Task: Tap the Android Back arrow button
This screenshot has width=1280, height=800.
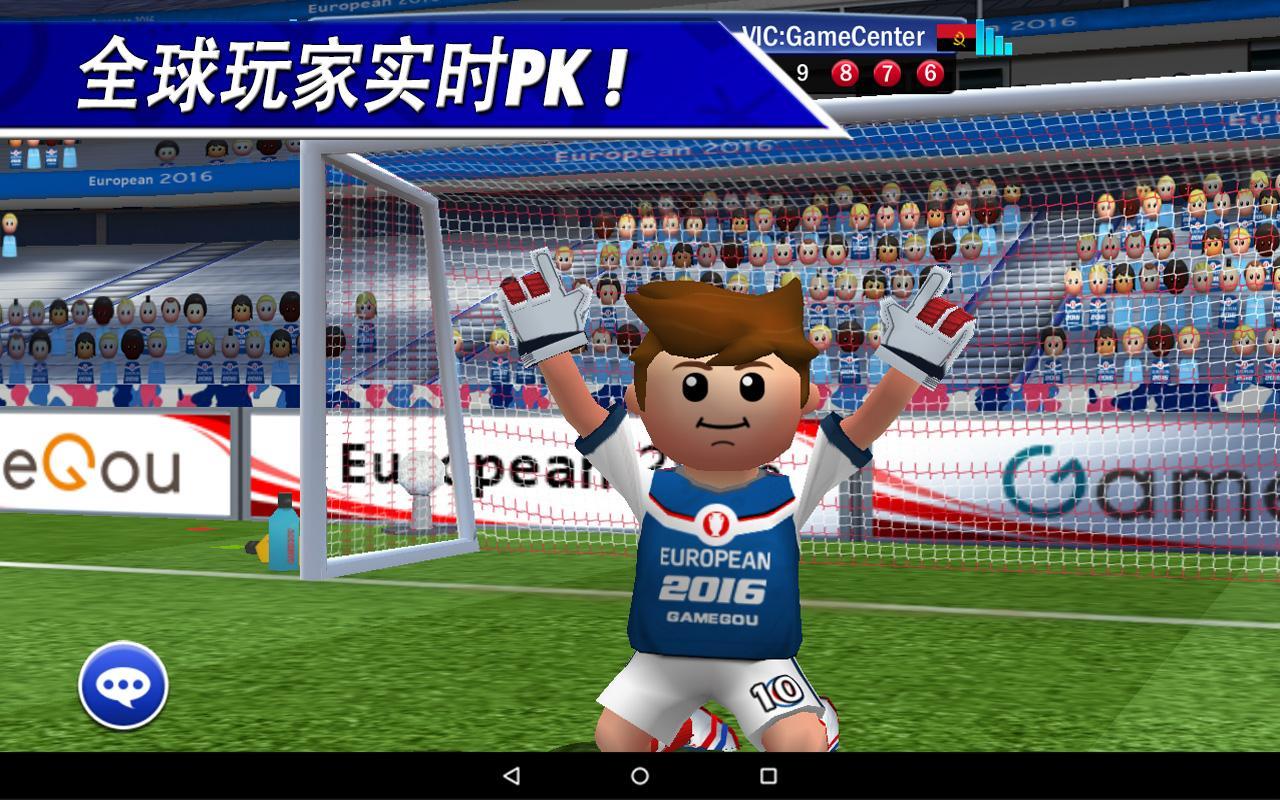Action: 513,778
